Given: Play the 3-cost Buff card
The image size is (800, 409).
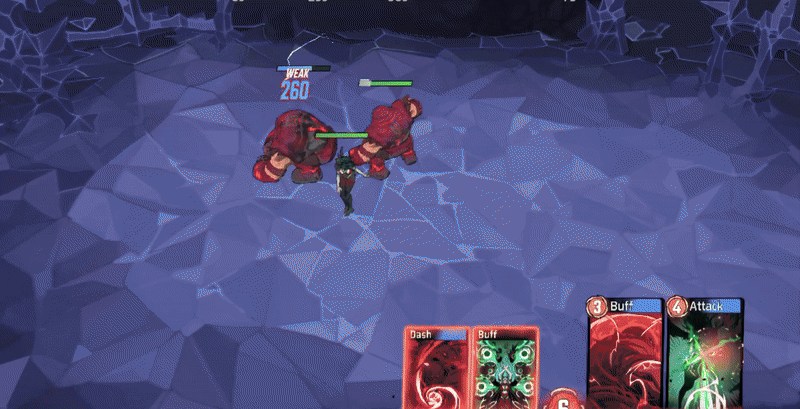Looking at the screenshot, I should click(x=624, y=355).
